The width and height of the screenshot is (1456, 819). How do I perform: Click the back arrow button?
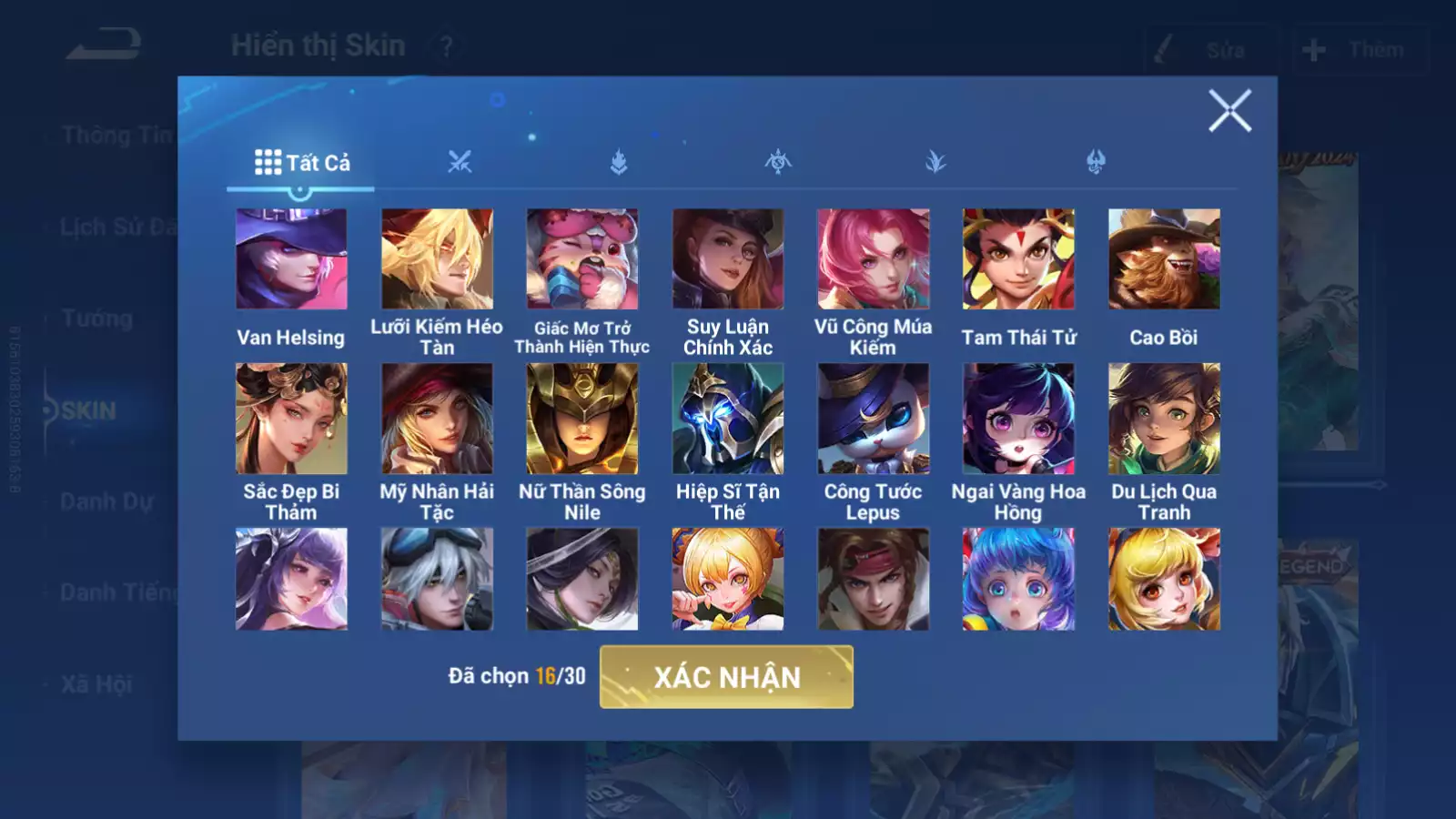[x=104, y=44]
